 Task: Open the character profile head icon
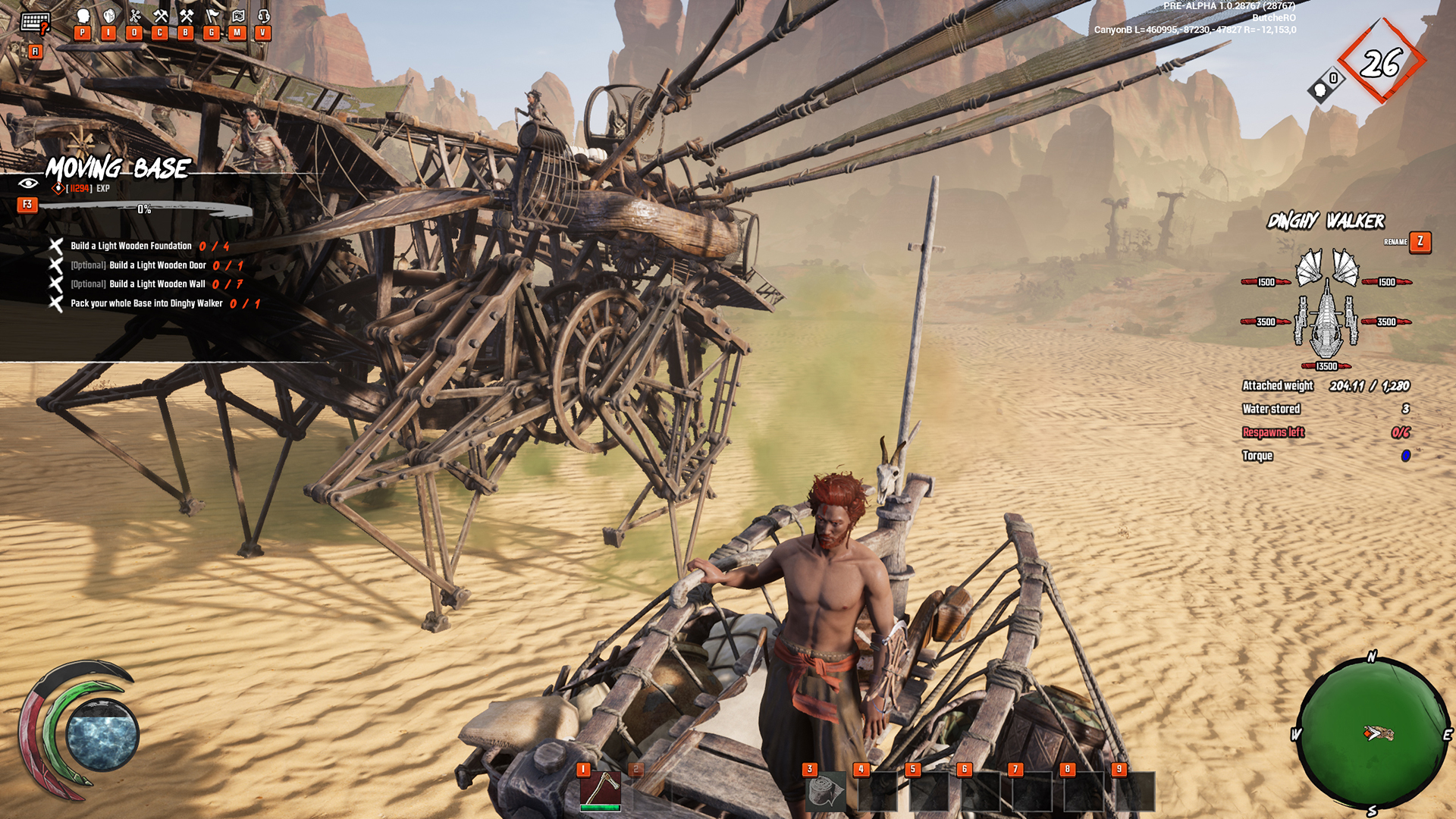[x=83, y=17]
